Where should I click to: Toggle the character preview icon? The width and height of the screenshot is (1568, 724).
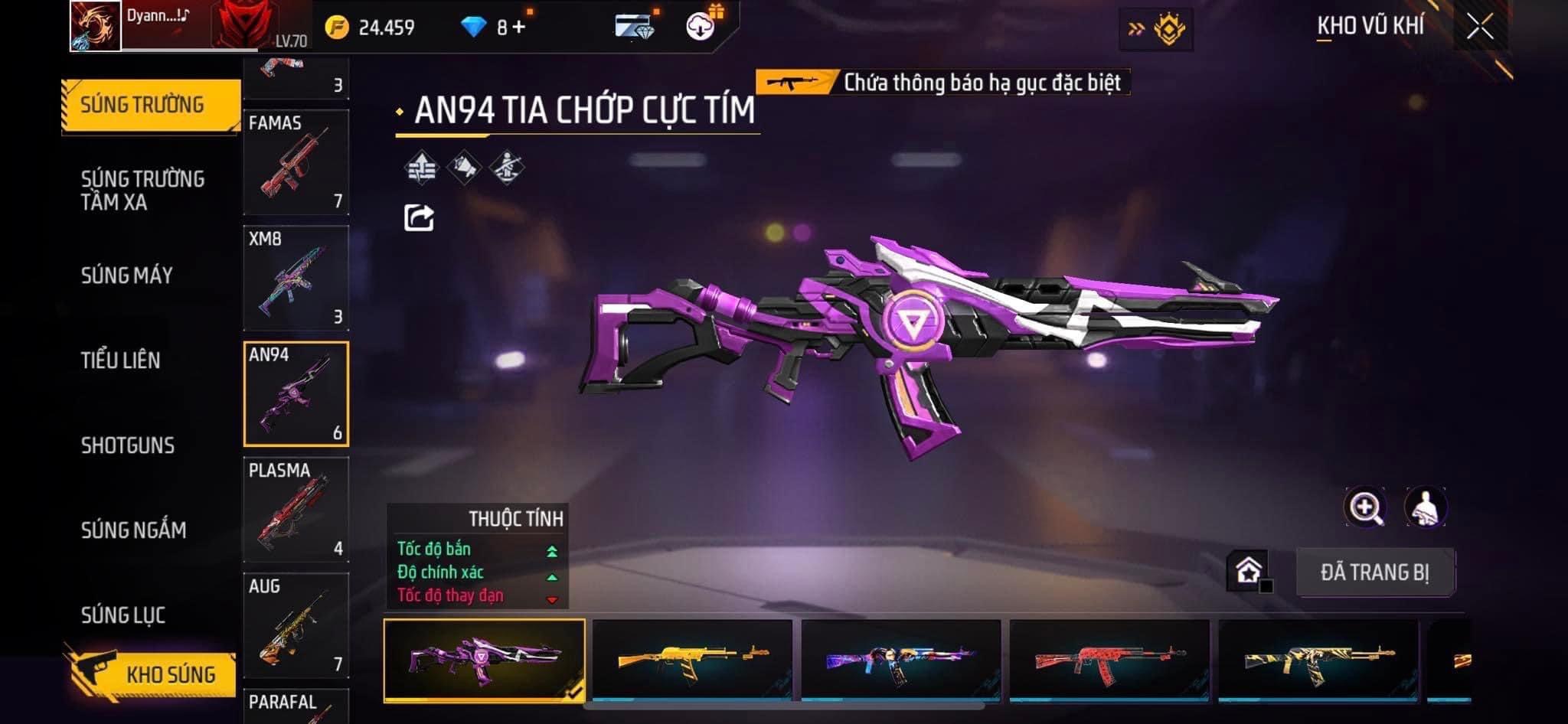[x=1425, y=507]
